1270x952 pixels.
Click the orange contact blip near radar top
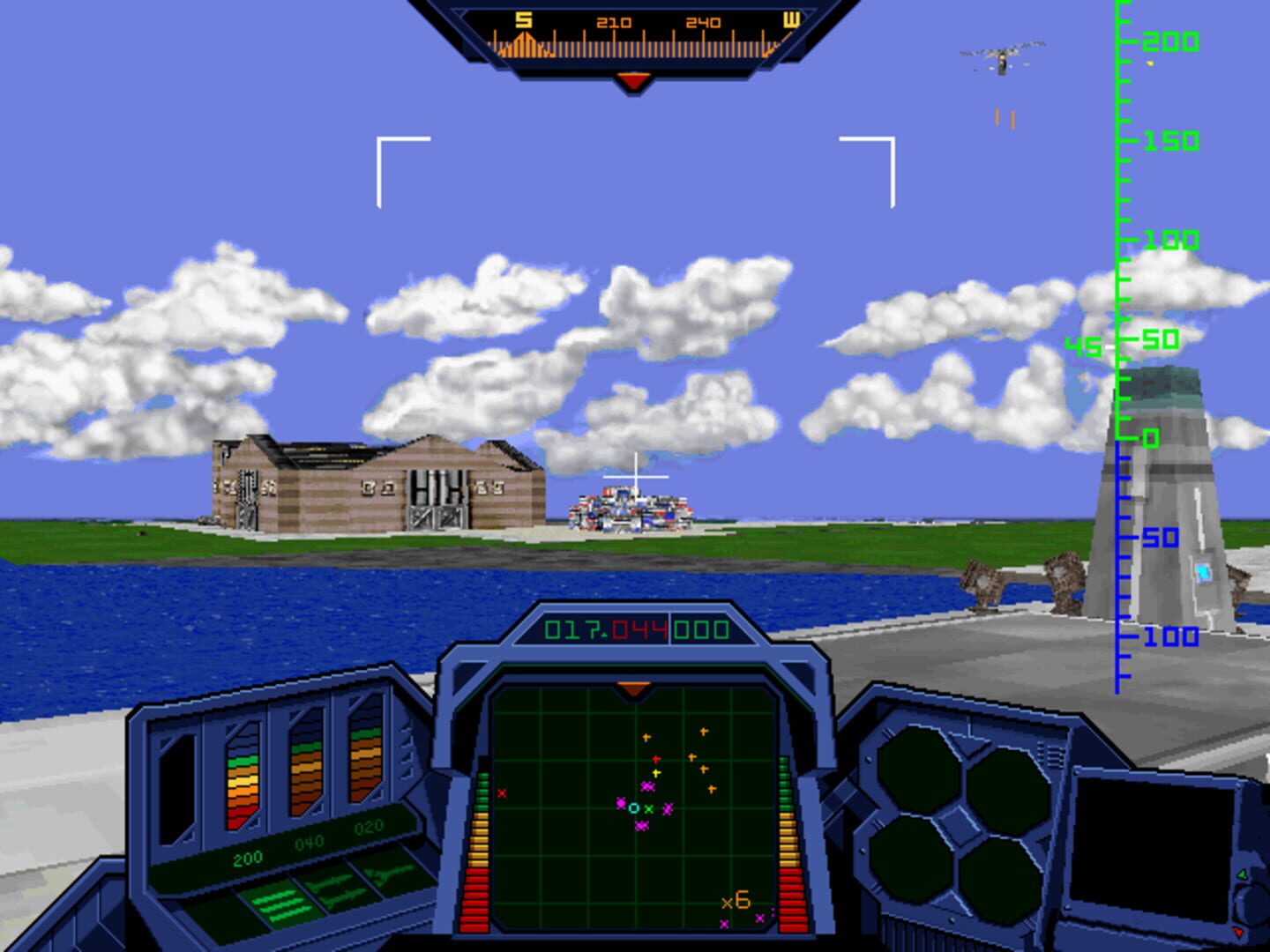(x=646, y=737)
